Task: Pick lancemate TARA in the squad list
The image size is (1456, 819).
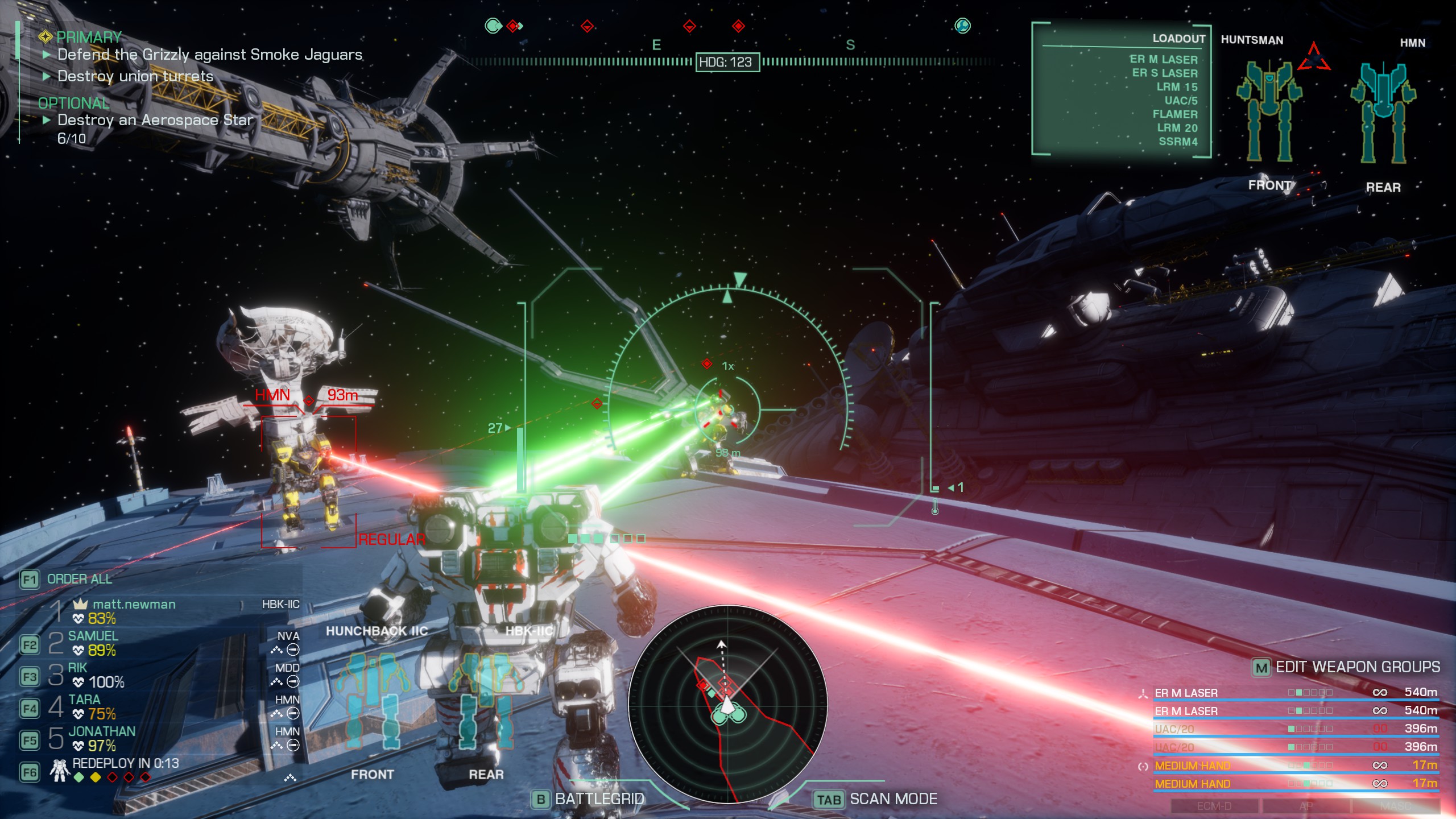Action: [x=84, y=700]
